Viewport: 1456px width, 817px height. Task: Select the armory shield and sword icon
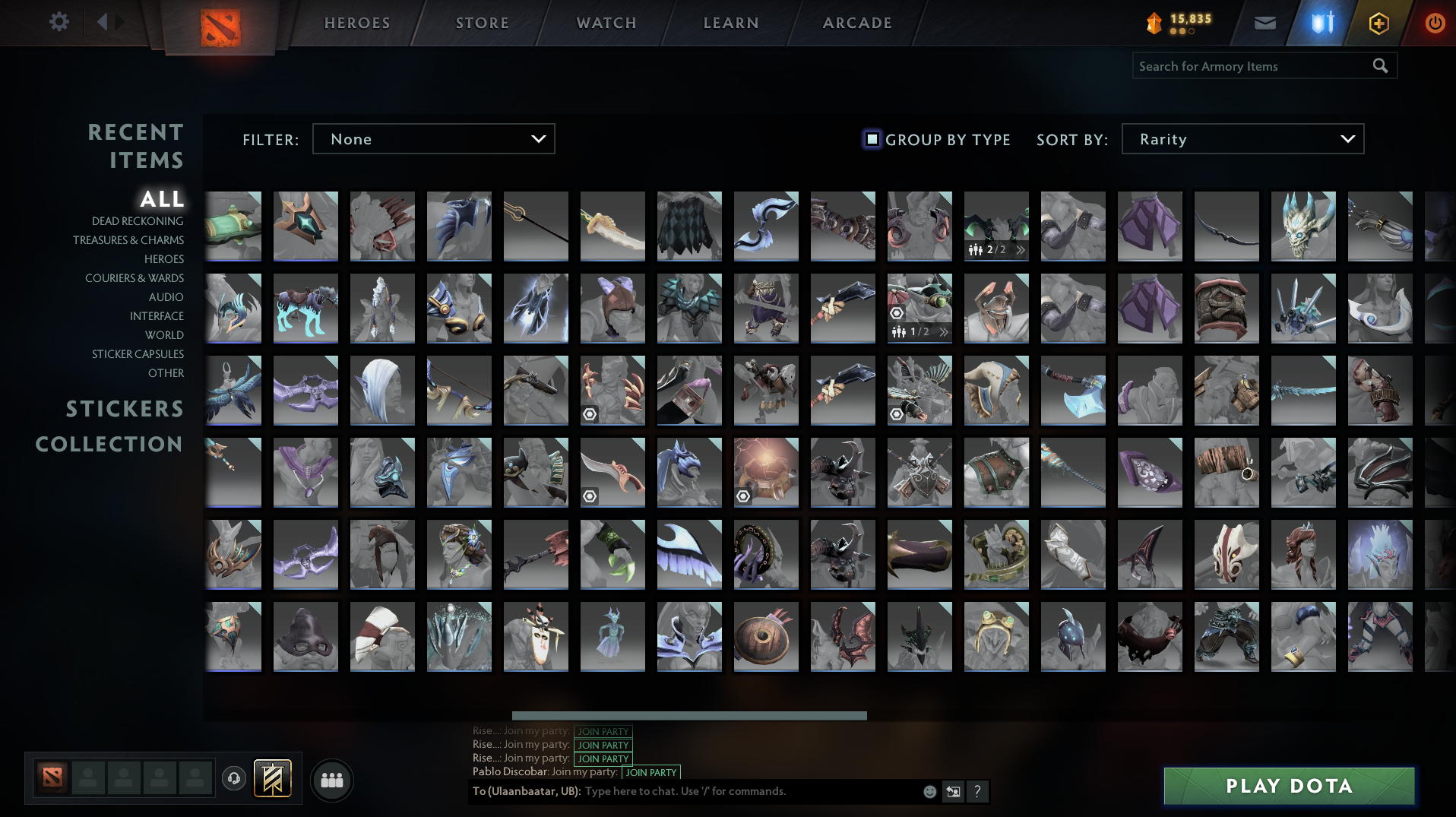click(x=1320, y=23)
